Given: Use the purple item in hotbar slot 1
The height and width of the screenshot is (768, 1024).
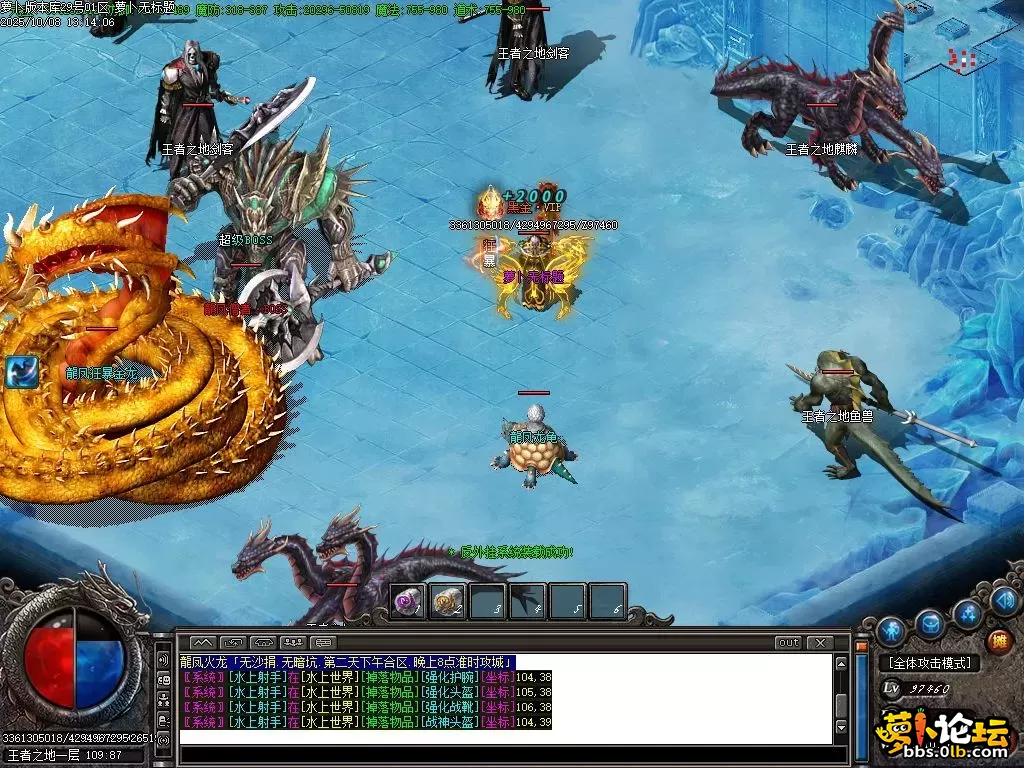Looking at the screenshot, I should click(x=407, y=601).
